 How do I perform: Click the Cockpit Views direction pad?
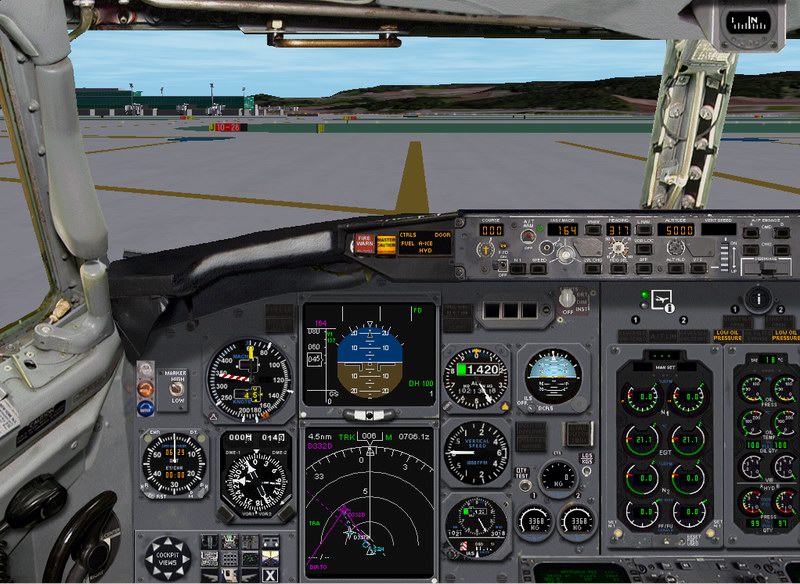[167, 557]
